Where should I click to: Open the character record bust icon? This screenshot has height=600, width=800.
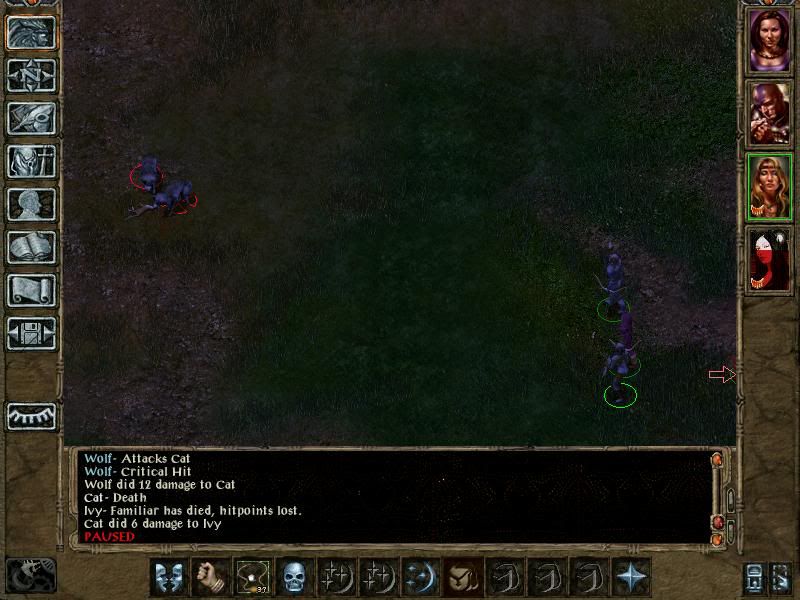[x=31, y=204]
